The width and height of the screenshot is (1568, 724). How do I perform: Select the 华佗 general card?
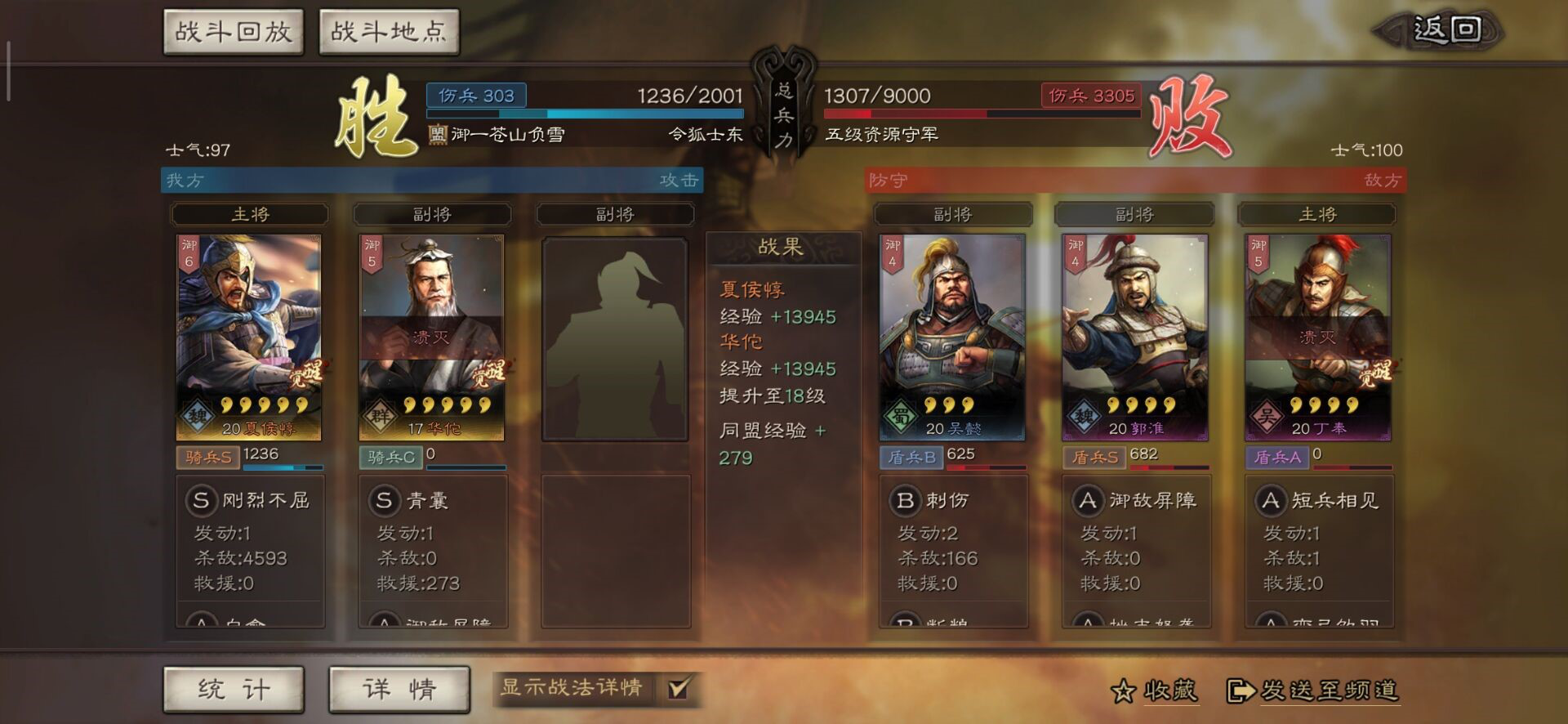[x=432, y=337]
